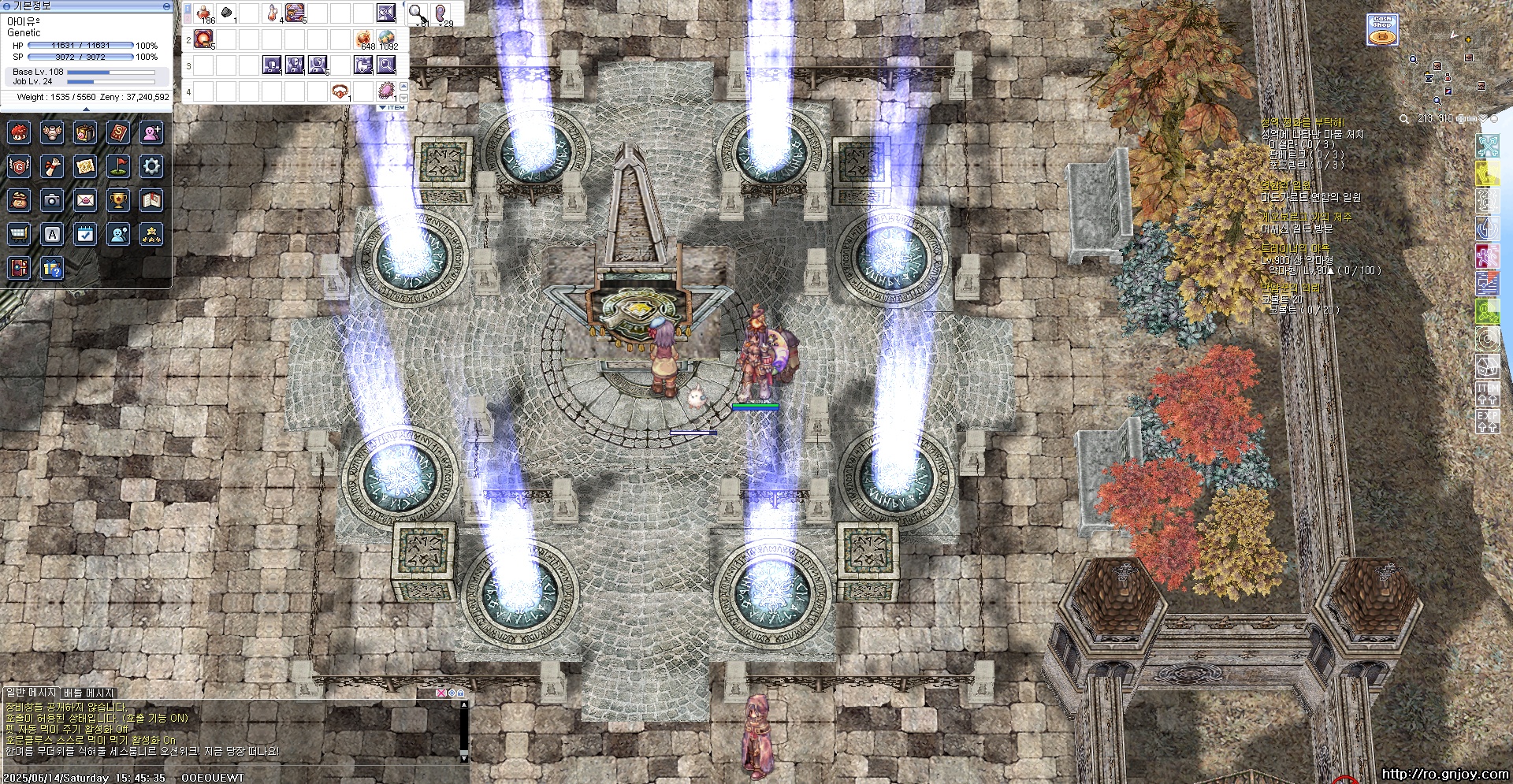Select the 일반 메시지 chat tab
This screenshot has height=784, width=1513.
pos(32,693)
